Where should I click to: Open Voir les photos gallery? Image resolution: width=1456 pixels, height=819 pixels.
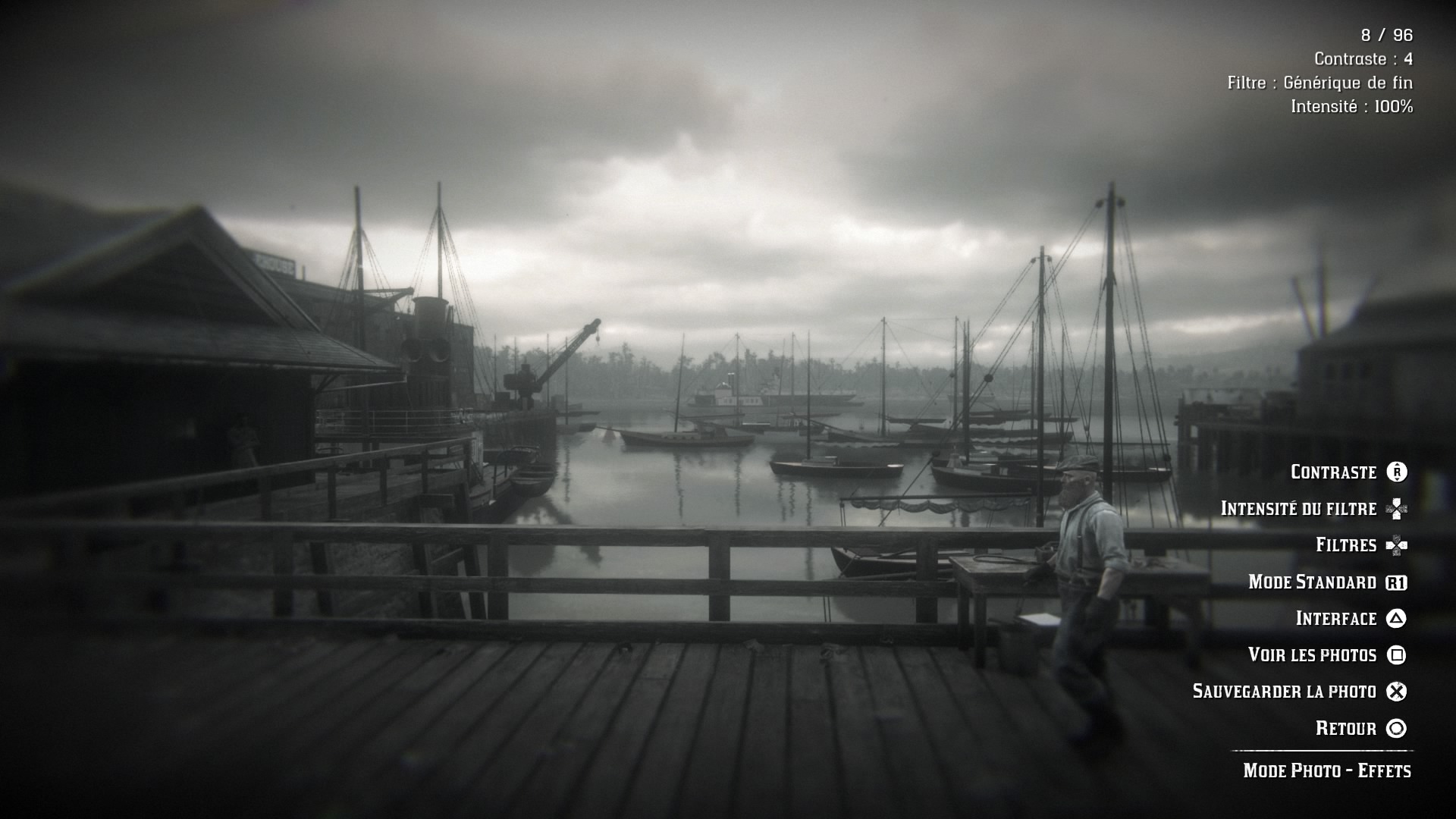point(1312,655)
